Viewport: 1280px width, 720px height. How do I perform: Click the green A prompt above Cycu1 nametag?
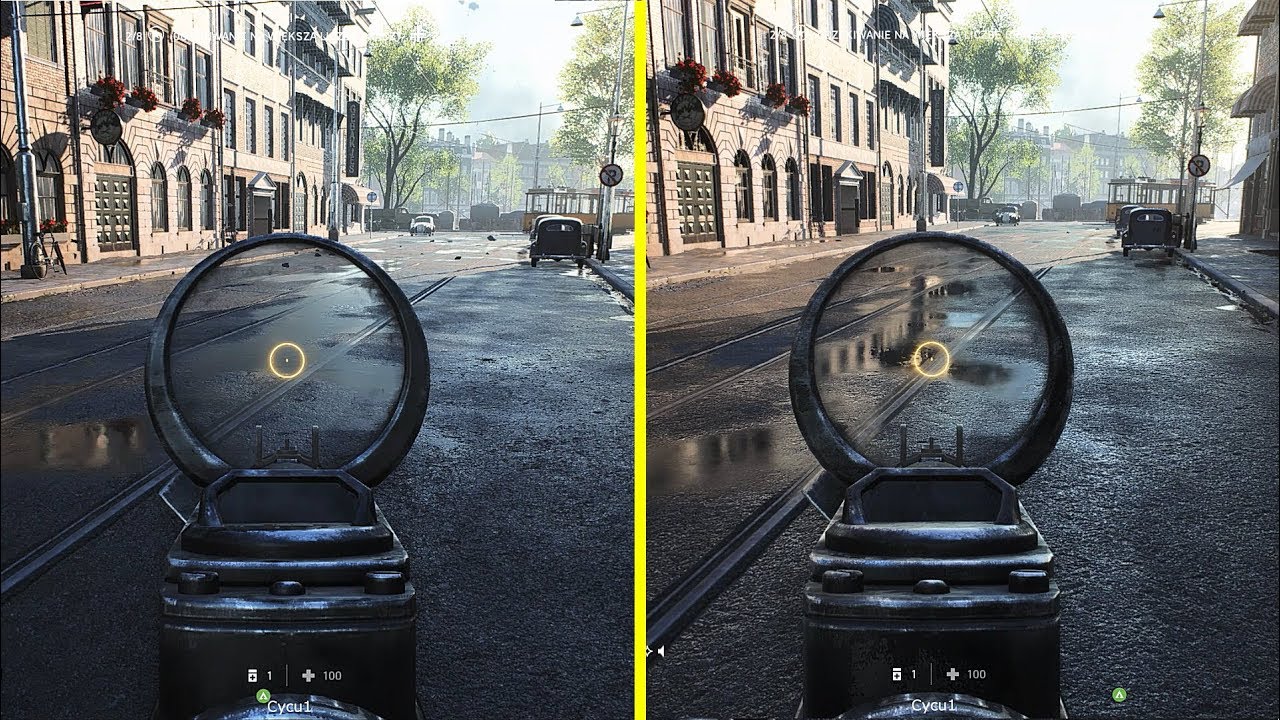point(262,695)
